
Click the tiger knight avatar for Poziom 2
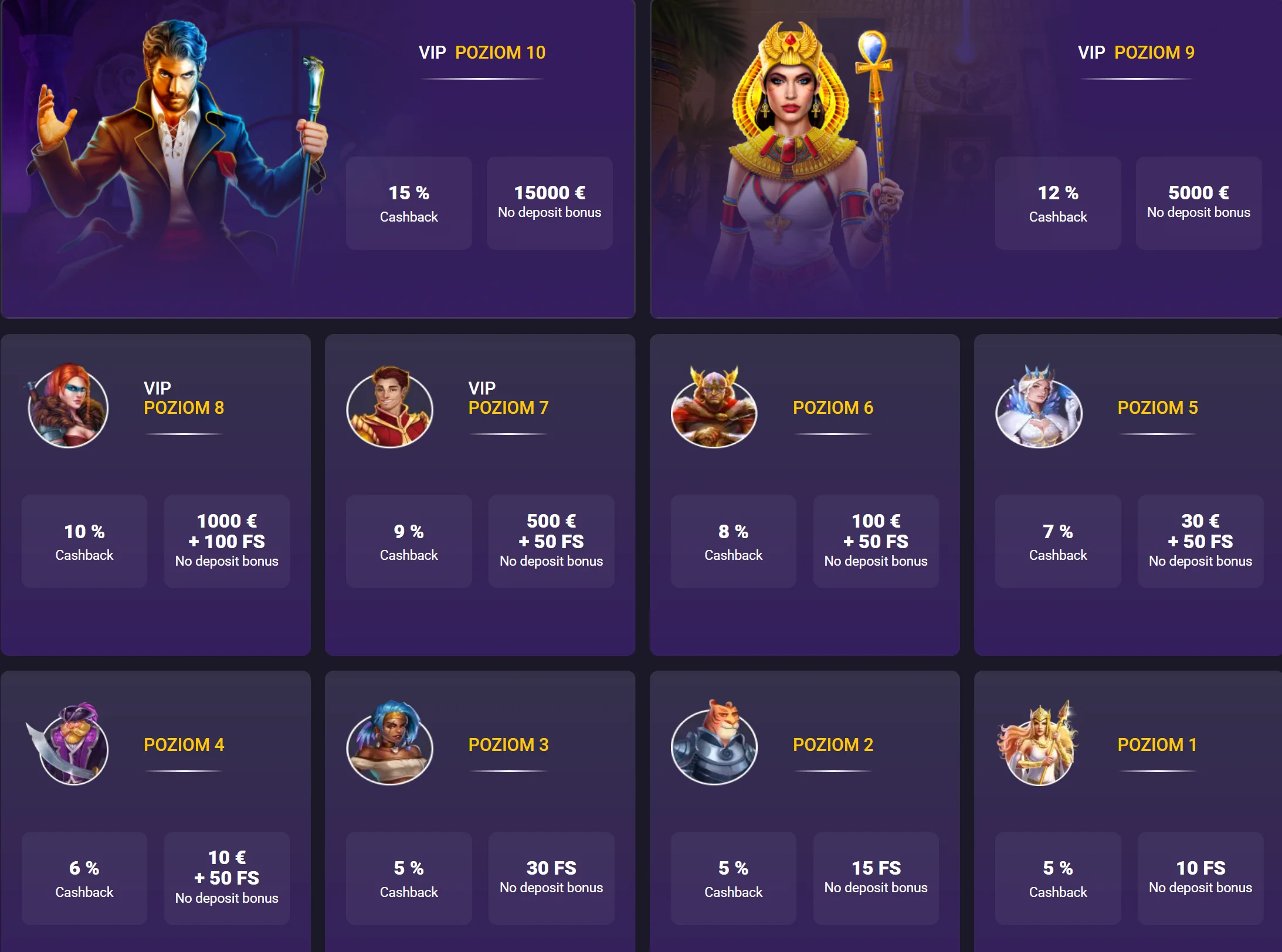click(x=714, y=747)
